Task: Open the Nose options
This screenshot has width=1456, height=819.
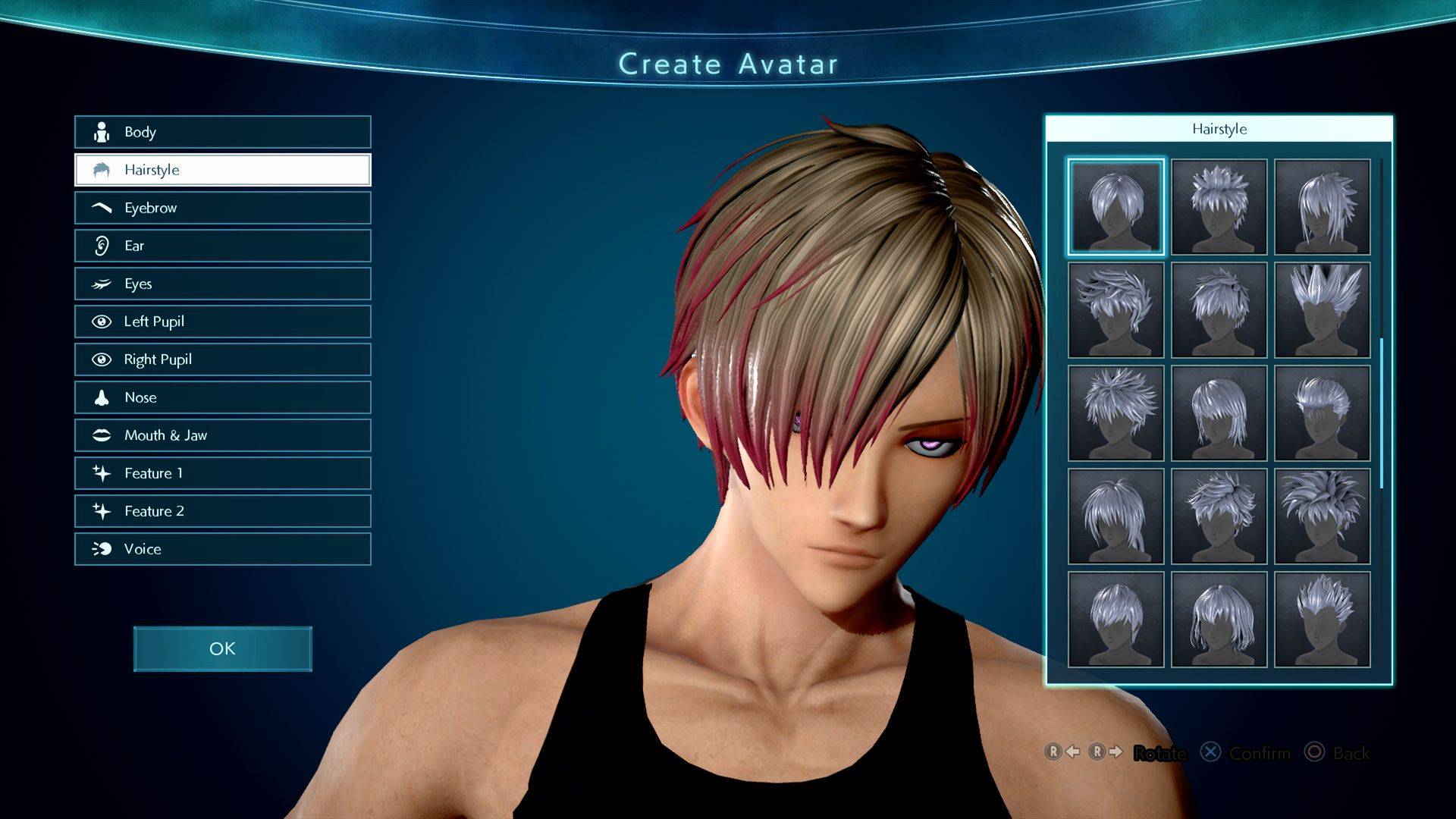Action: click(x=222, y=397)
